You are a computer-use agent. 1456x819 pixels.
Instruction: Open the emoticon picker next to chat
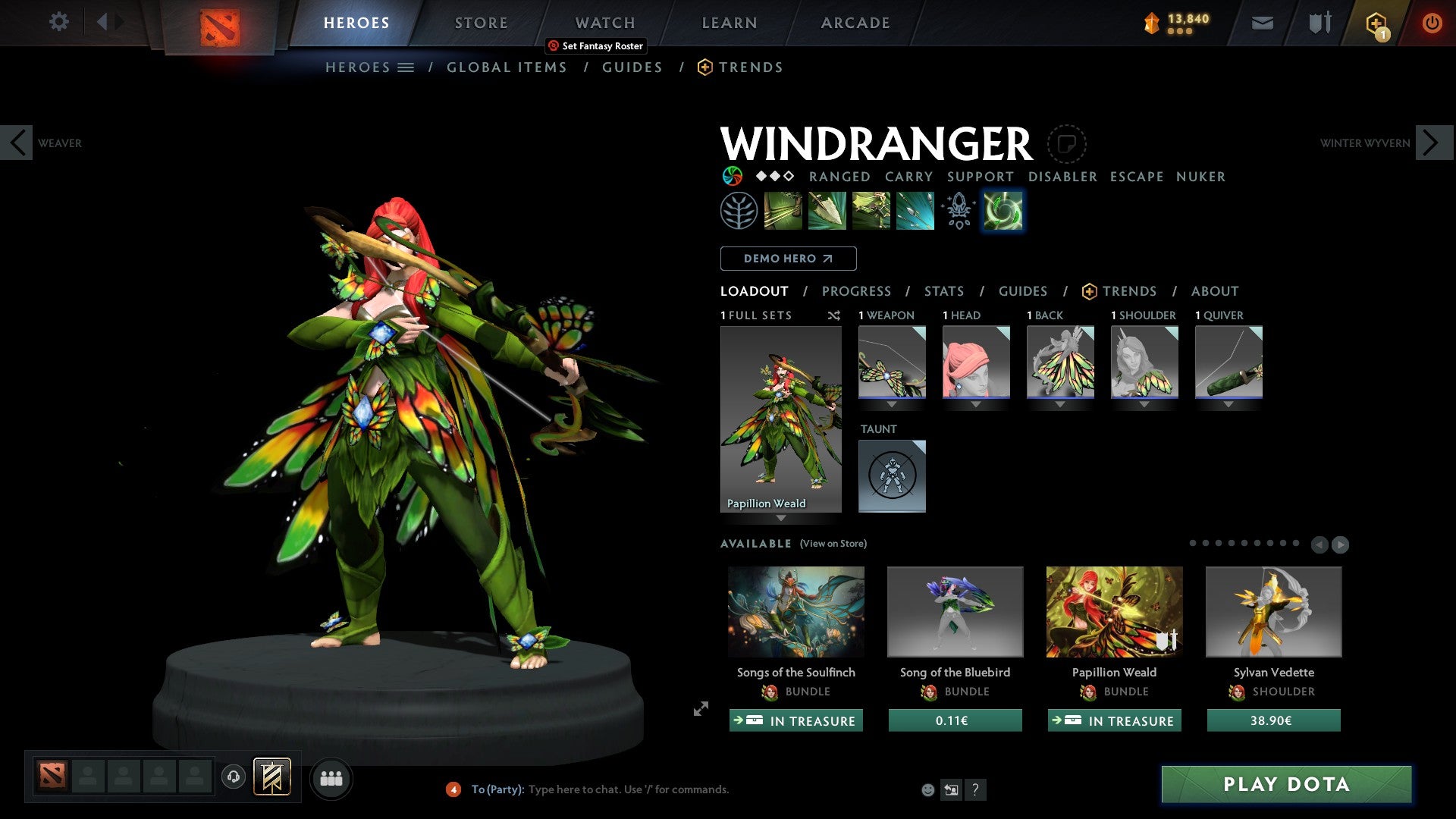pos(928,789)
